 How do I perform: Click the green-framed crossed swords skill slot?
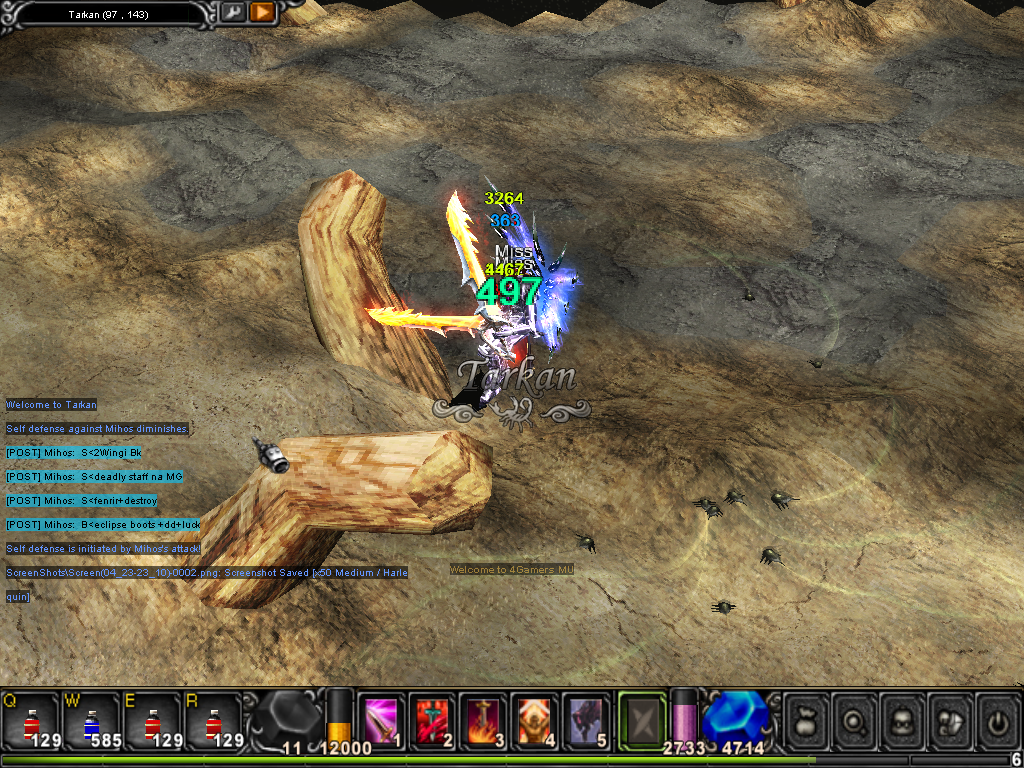pyautogui.click(x=641, y=720)
